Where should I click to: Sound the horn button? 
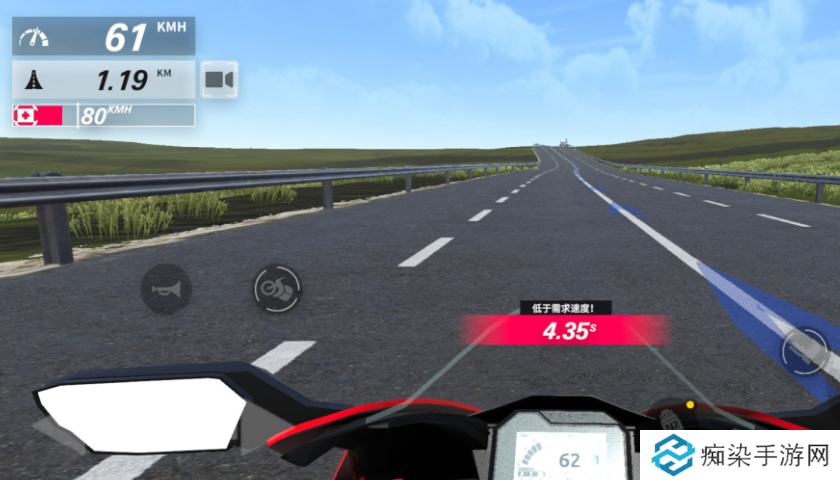point(166,289)
